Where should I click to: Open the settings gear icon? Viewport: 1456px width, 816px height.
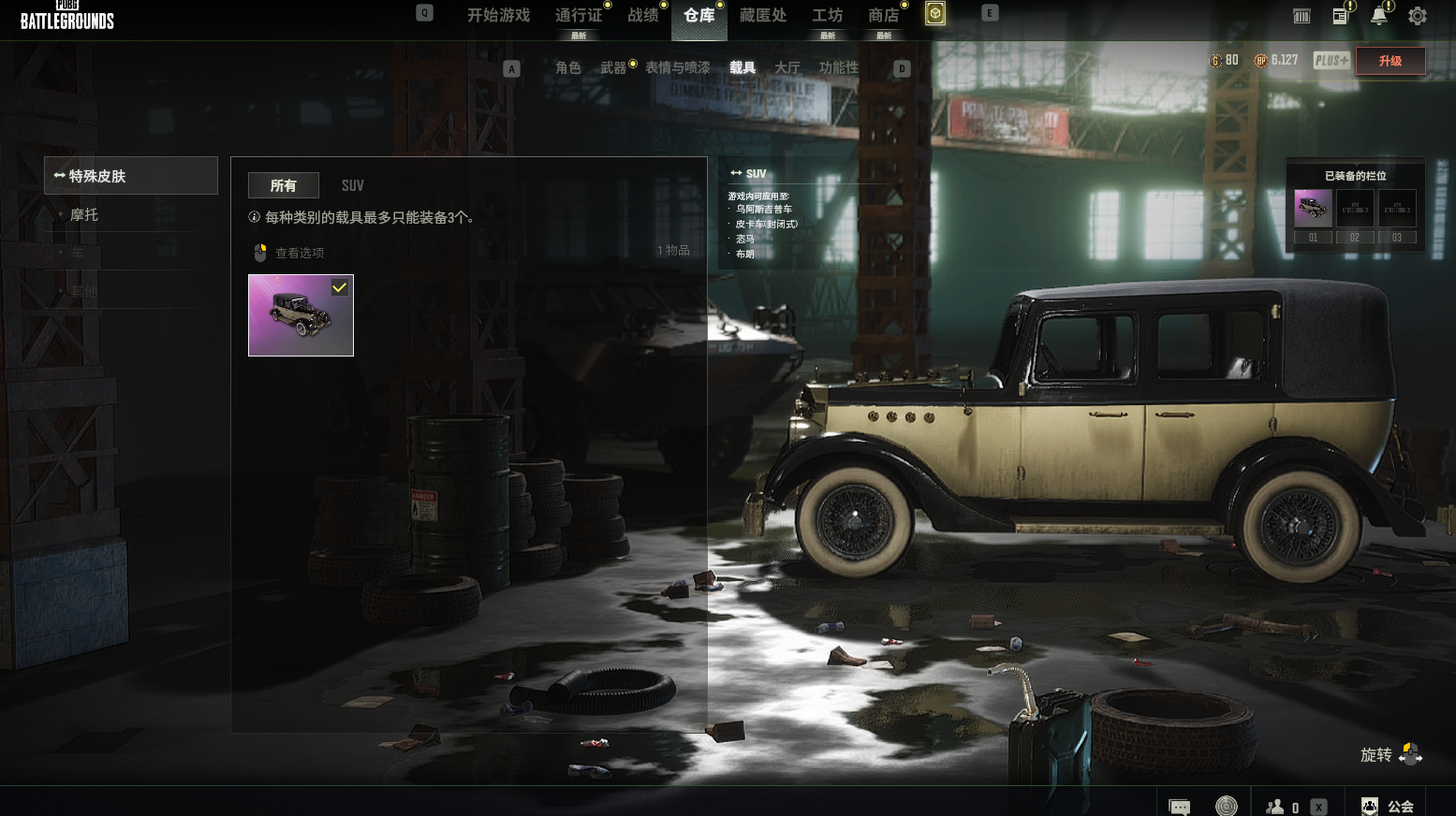point(1418,16)
